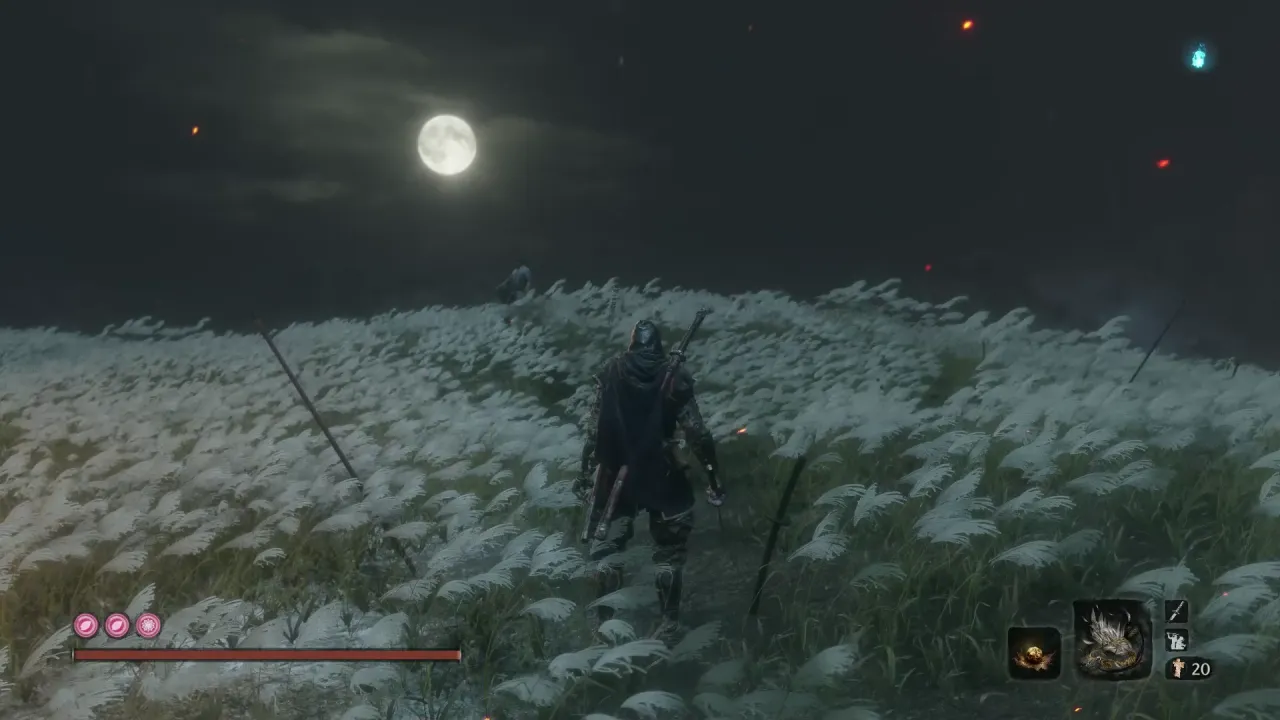
Task: Activate the white-feathered prosthetic tool slot
Action: (1112, 640)
